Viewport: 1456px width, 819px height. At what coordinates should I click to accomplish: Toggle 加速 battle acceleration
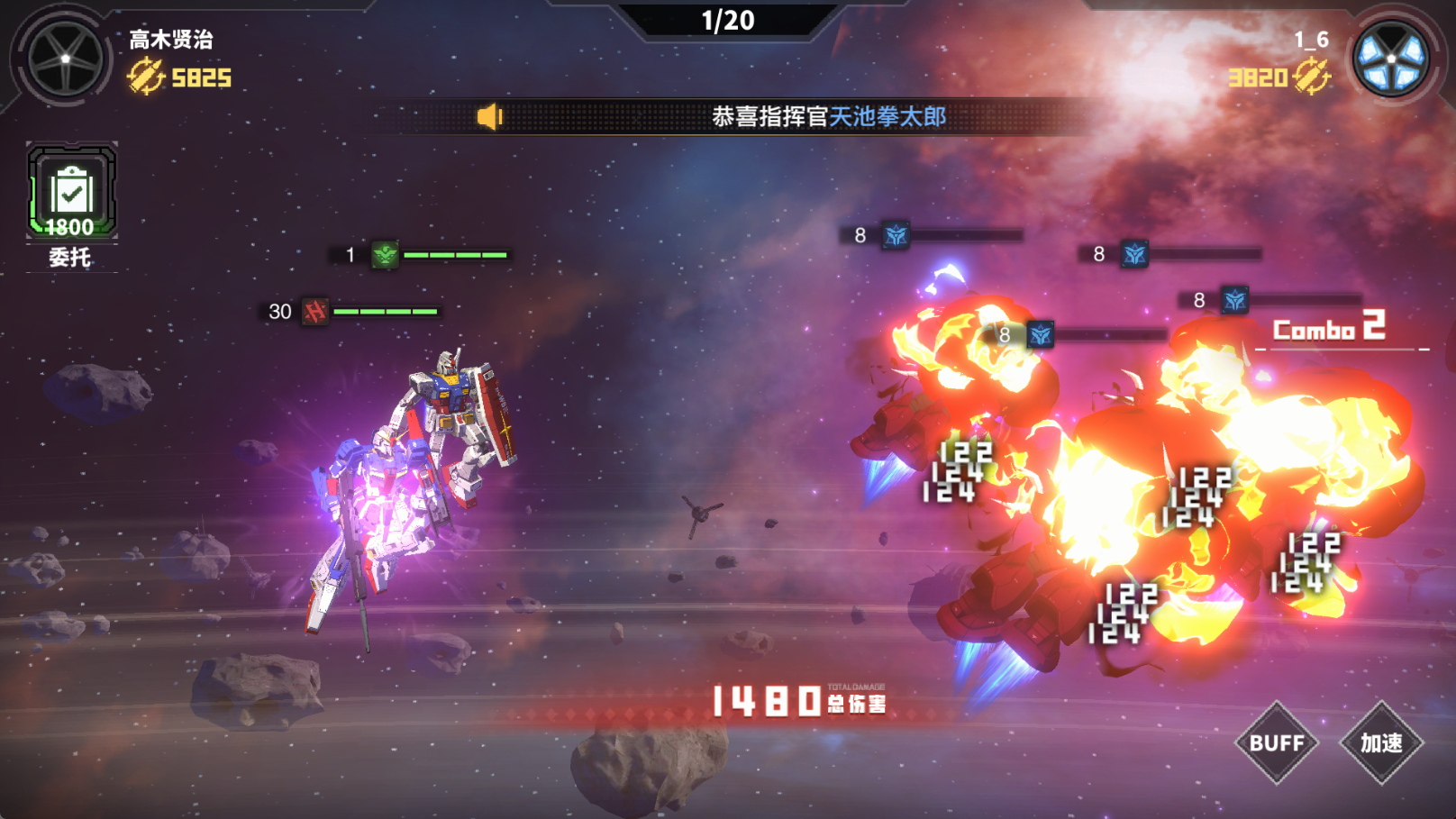click(1385, 744)
